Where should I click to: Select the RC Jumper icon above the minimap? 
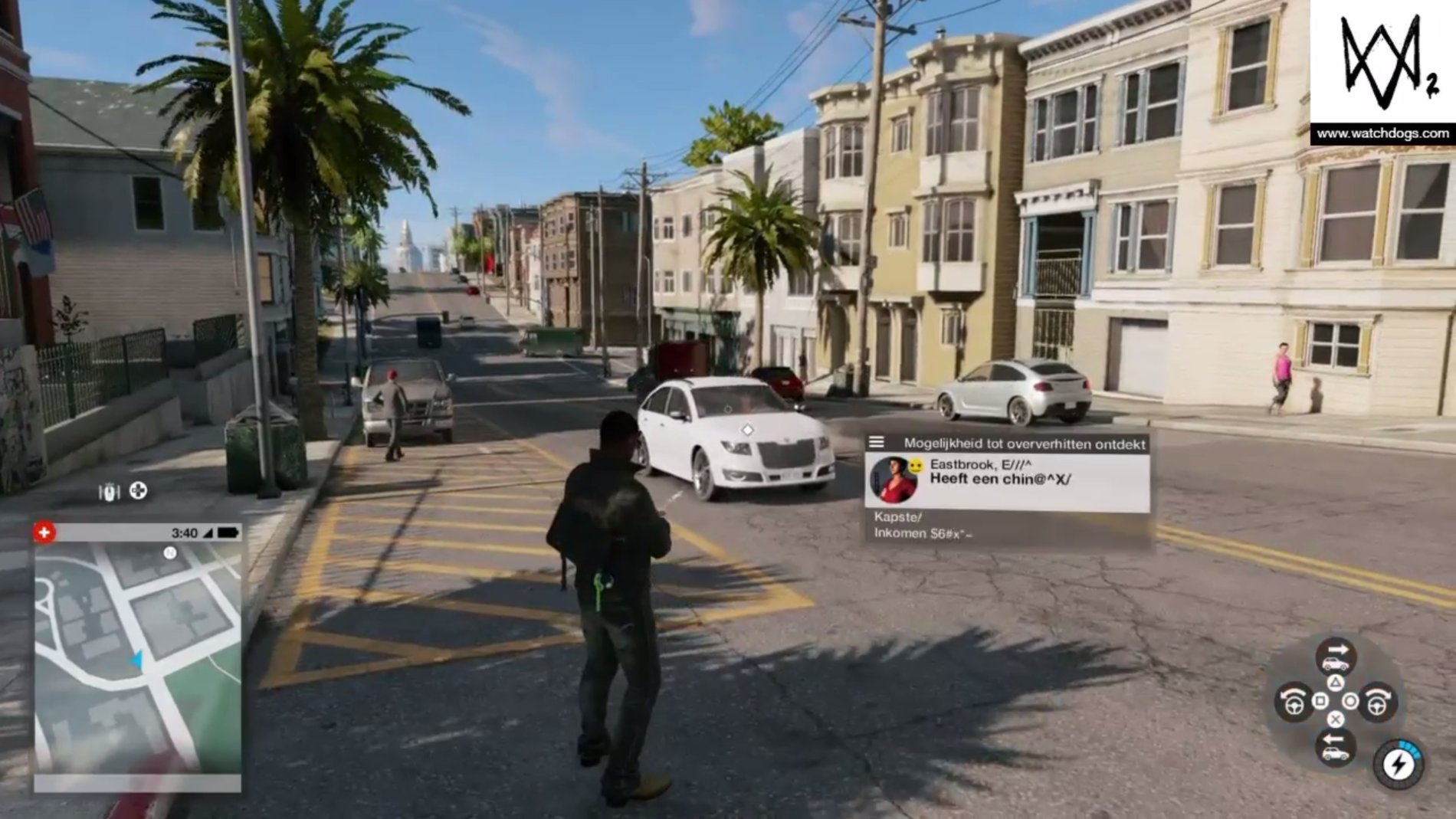point(110,493)
